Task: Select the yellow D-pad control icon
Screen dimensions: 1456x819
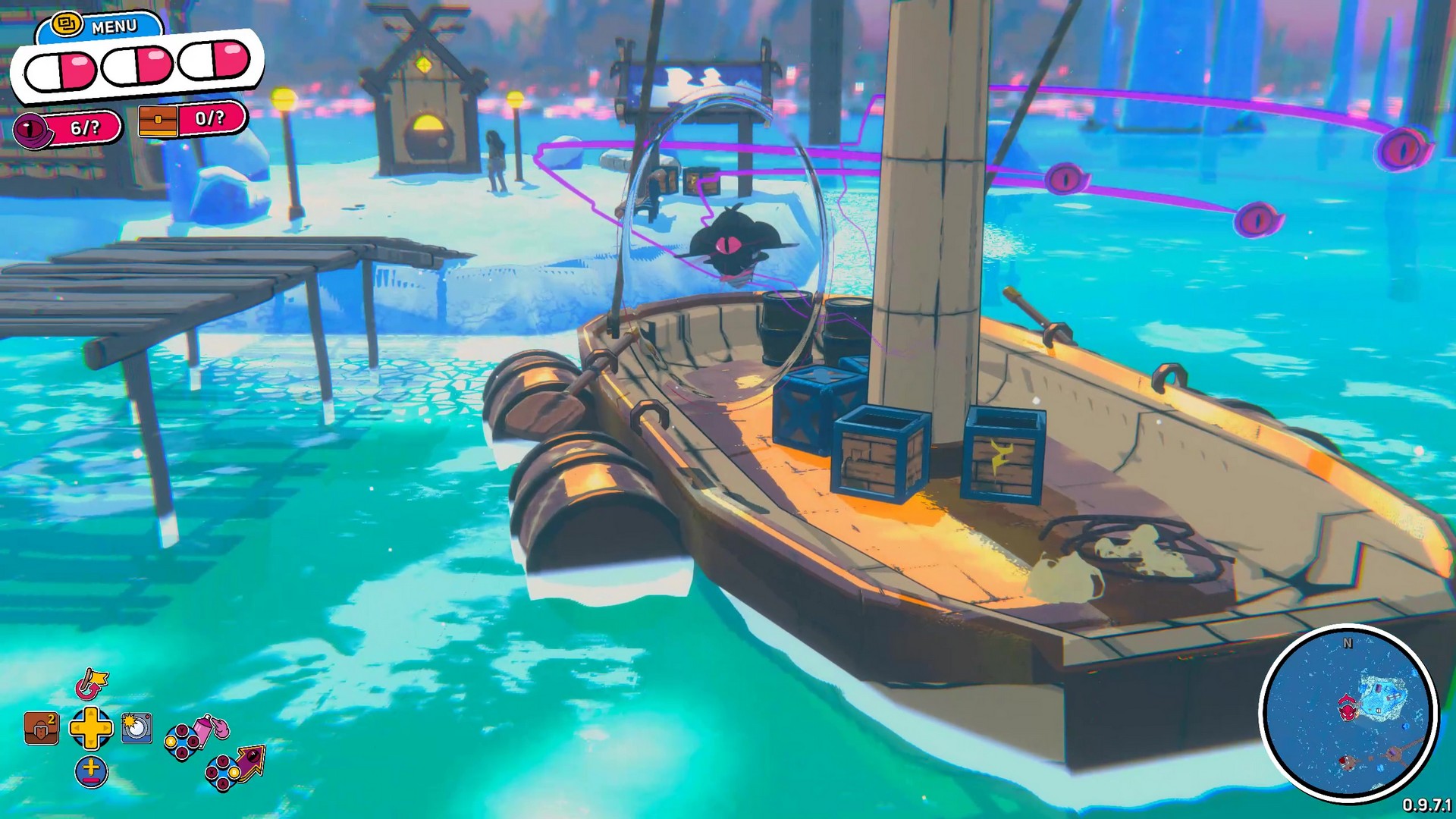Action: pos(91,728)
